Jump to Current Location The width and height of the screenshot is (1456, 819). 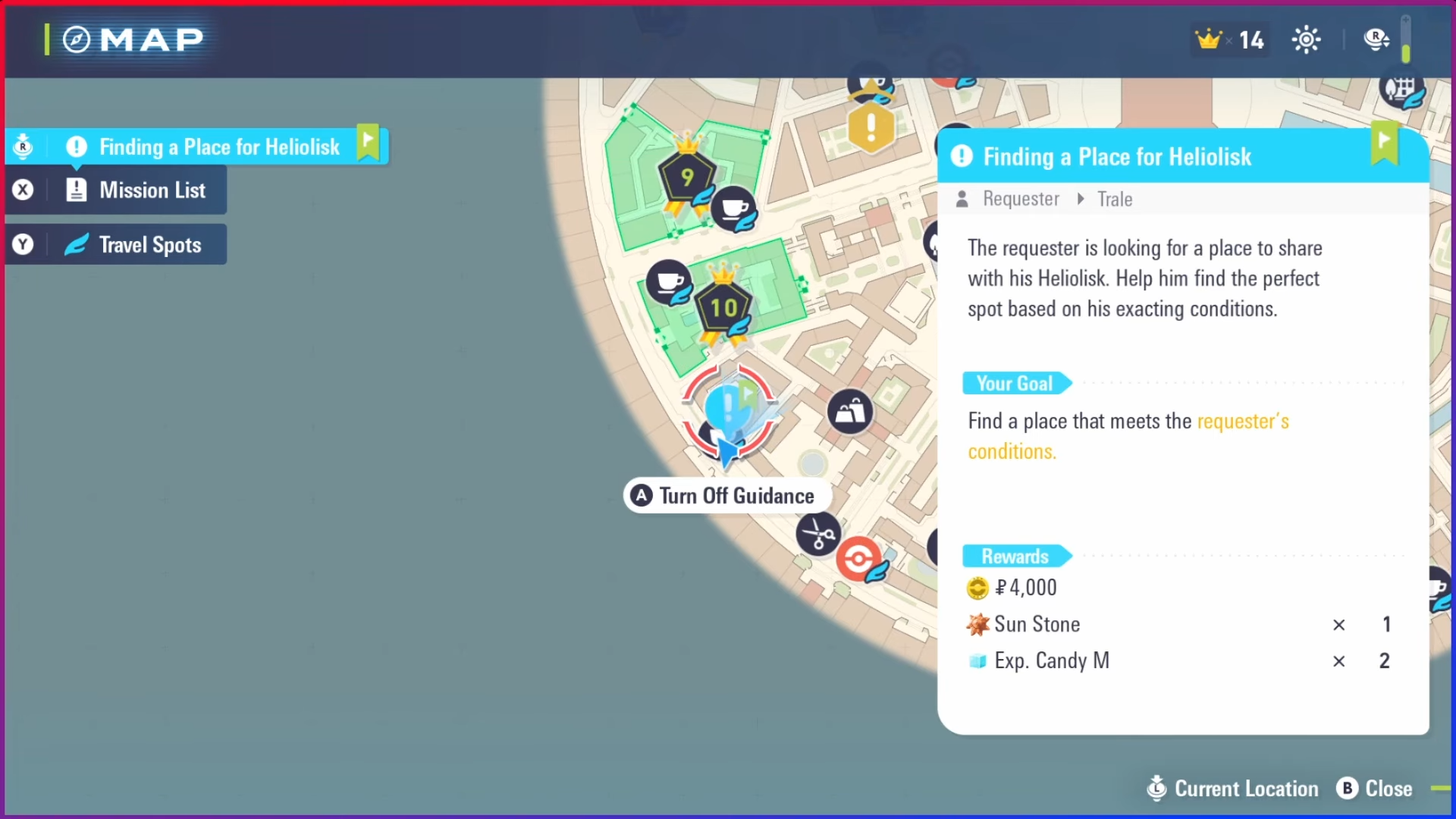[1232, 789]
